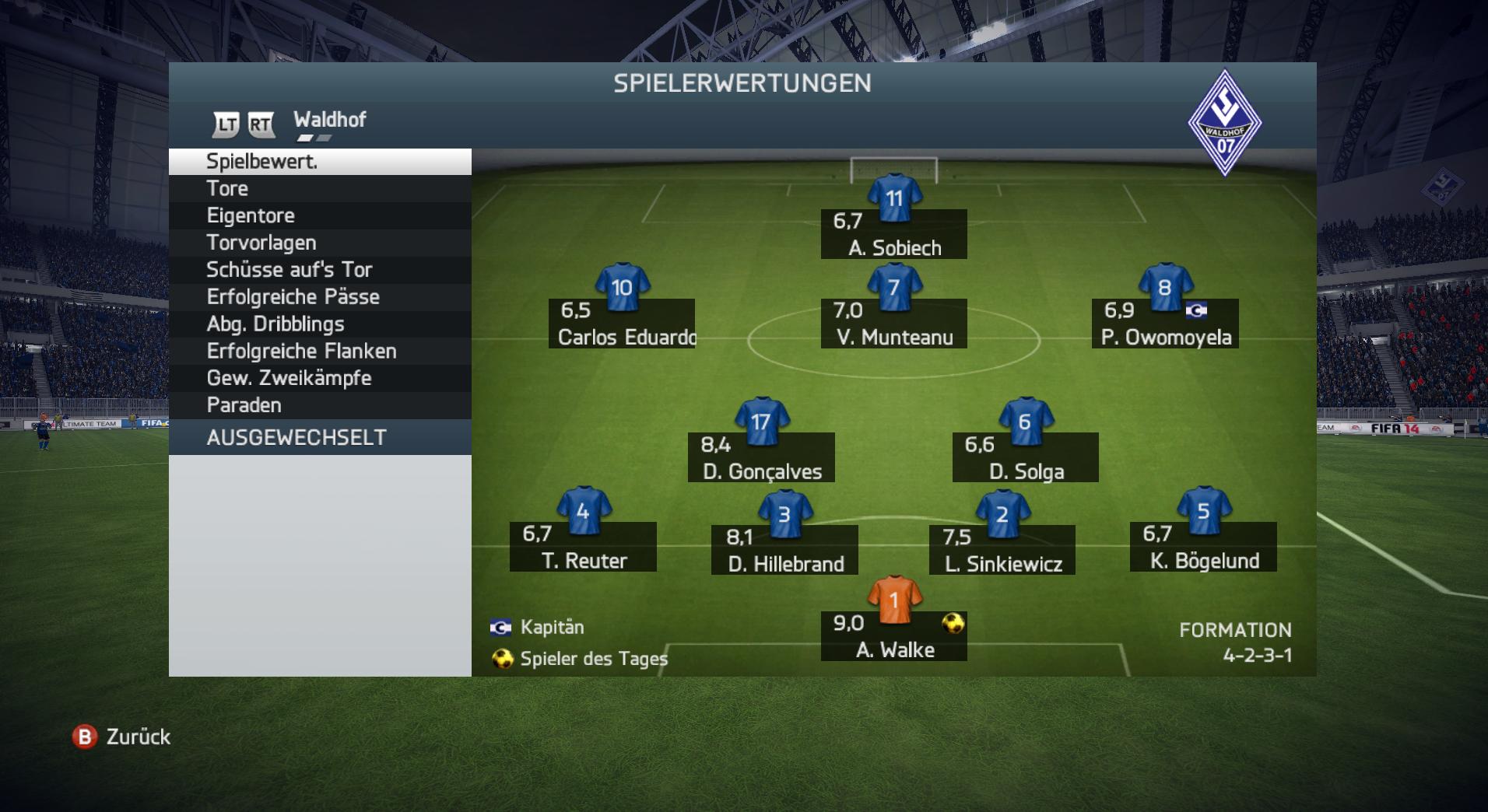
Task: Choose the Tore stat entry
Action: pyautogui.click(x=319, y=188)
